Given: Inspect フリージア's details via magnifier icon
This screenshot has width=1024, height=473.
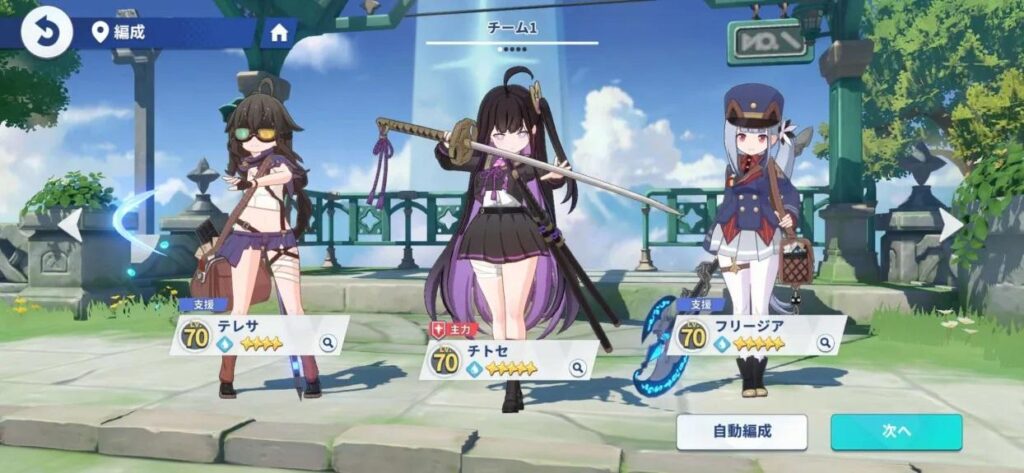Looking at the screenshot, I should (825, 343).
